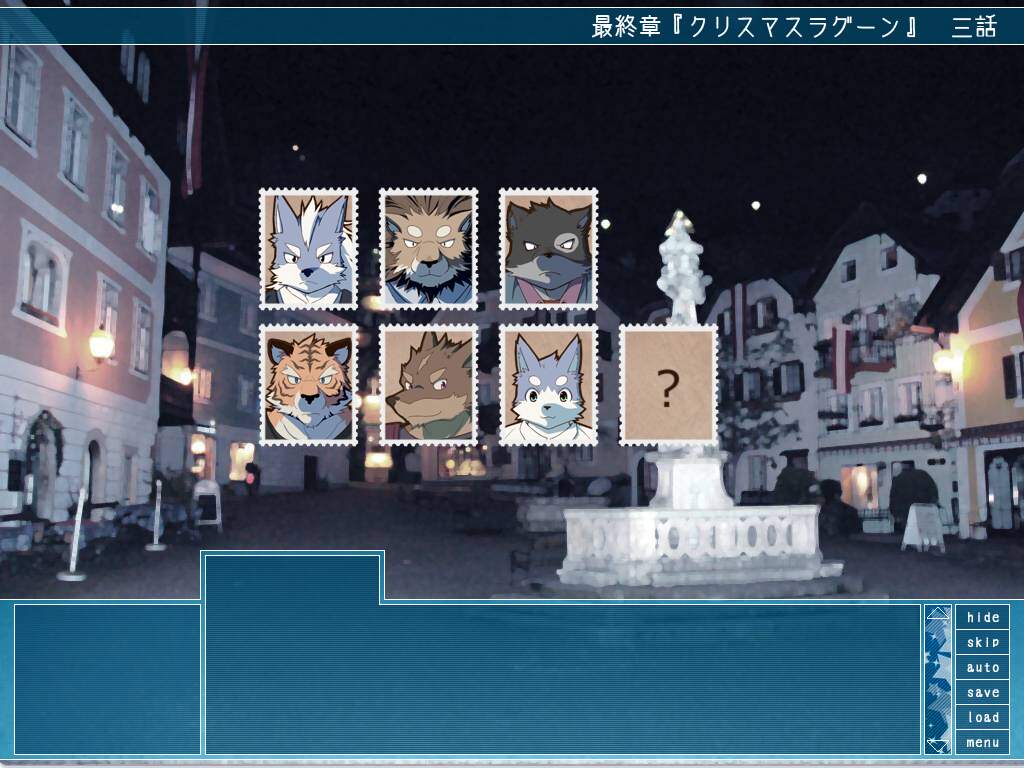Click the text log down arrow
The width and height of the screenshot is (1024, 768).
tap(937, 744)
